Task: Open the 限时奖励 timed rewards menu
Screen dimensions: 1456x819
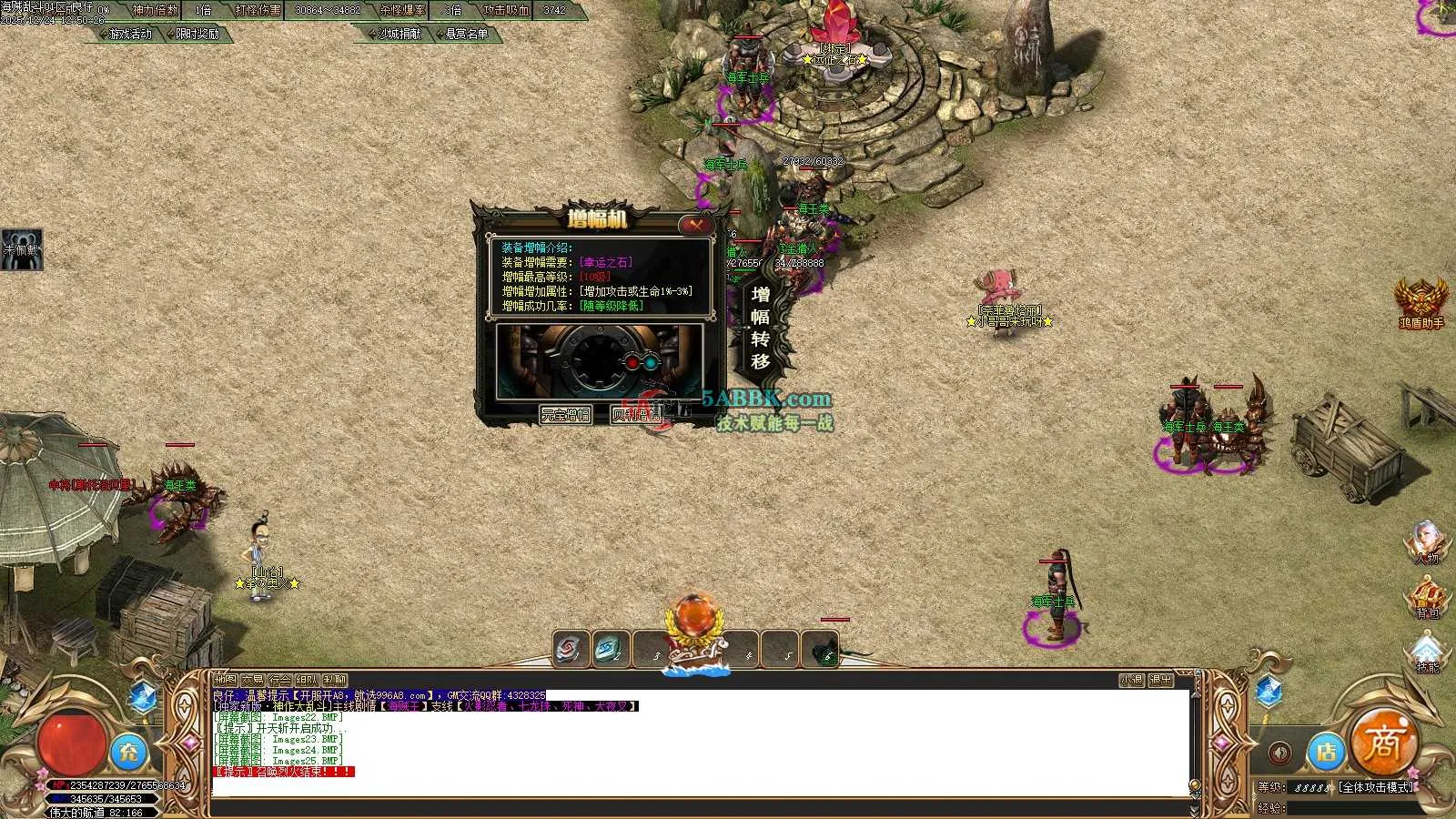Action: [197, 34]
